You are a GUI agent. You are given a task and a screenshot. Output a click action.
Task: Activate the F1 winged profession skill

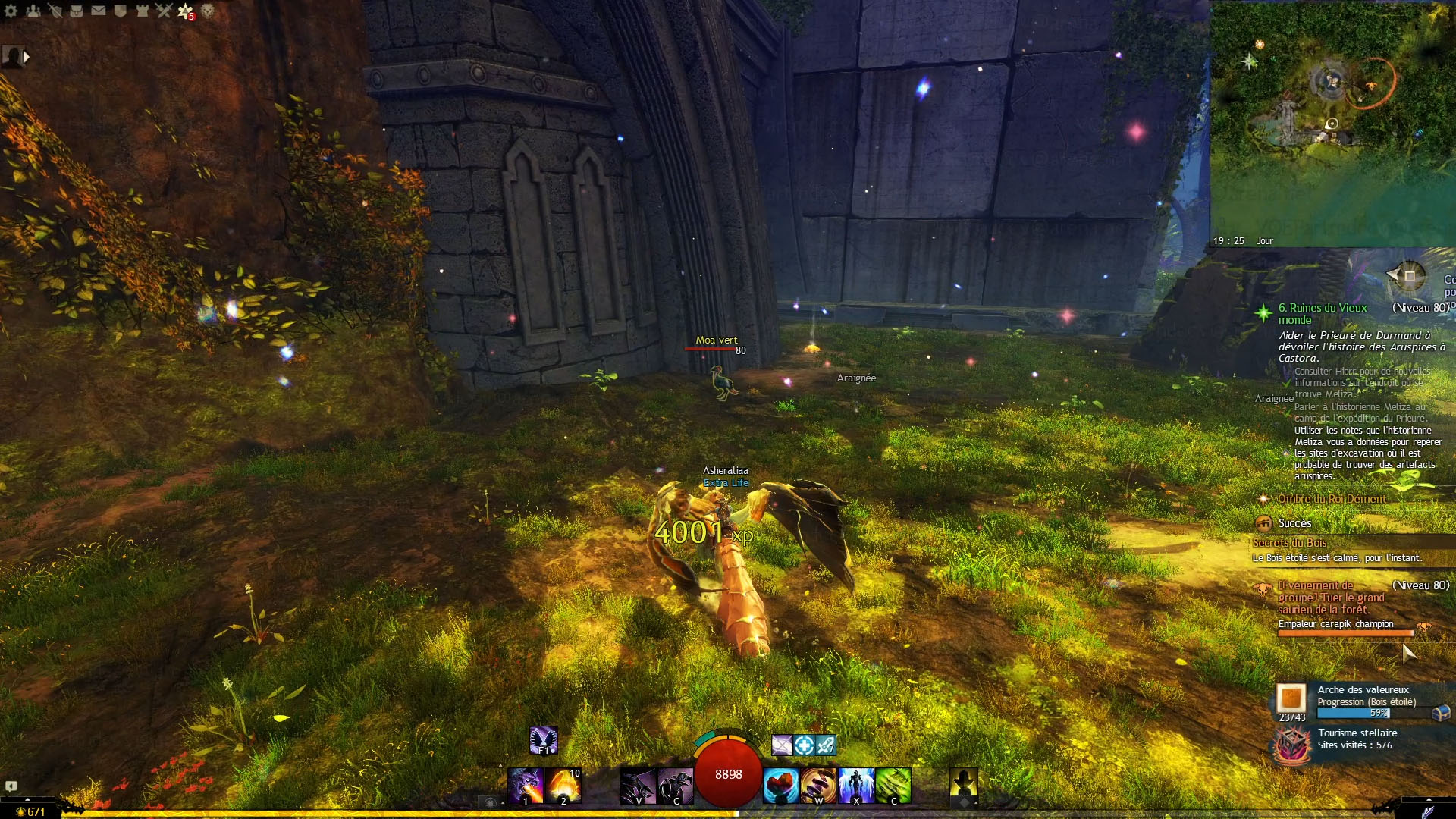tap(543, 740)
